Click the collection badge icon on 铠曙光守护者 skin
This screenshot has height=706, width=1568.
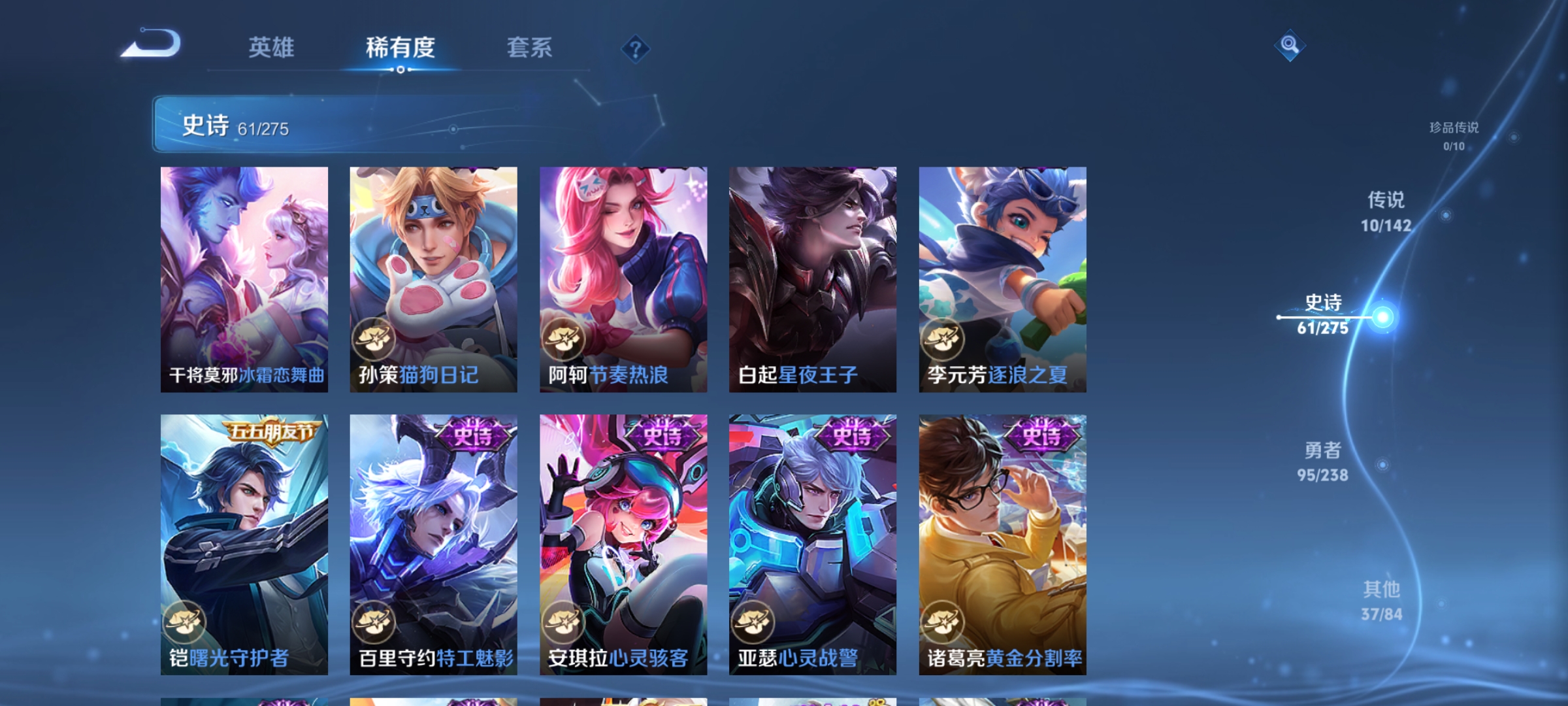pyautogui.click(x=185, y=621)
